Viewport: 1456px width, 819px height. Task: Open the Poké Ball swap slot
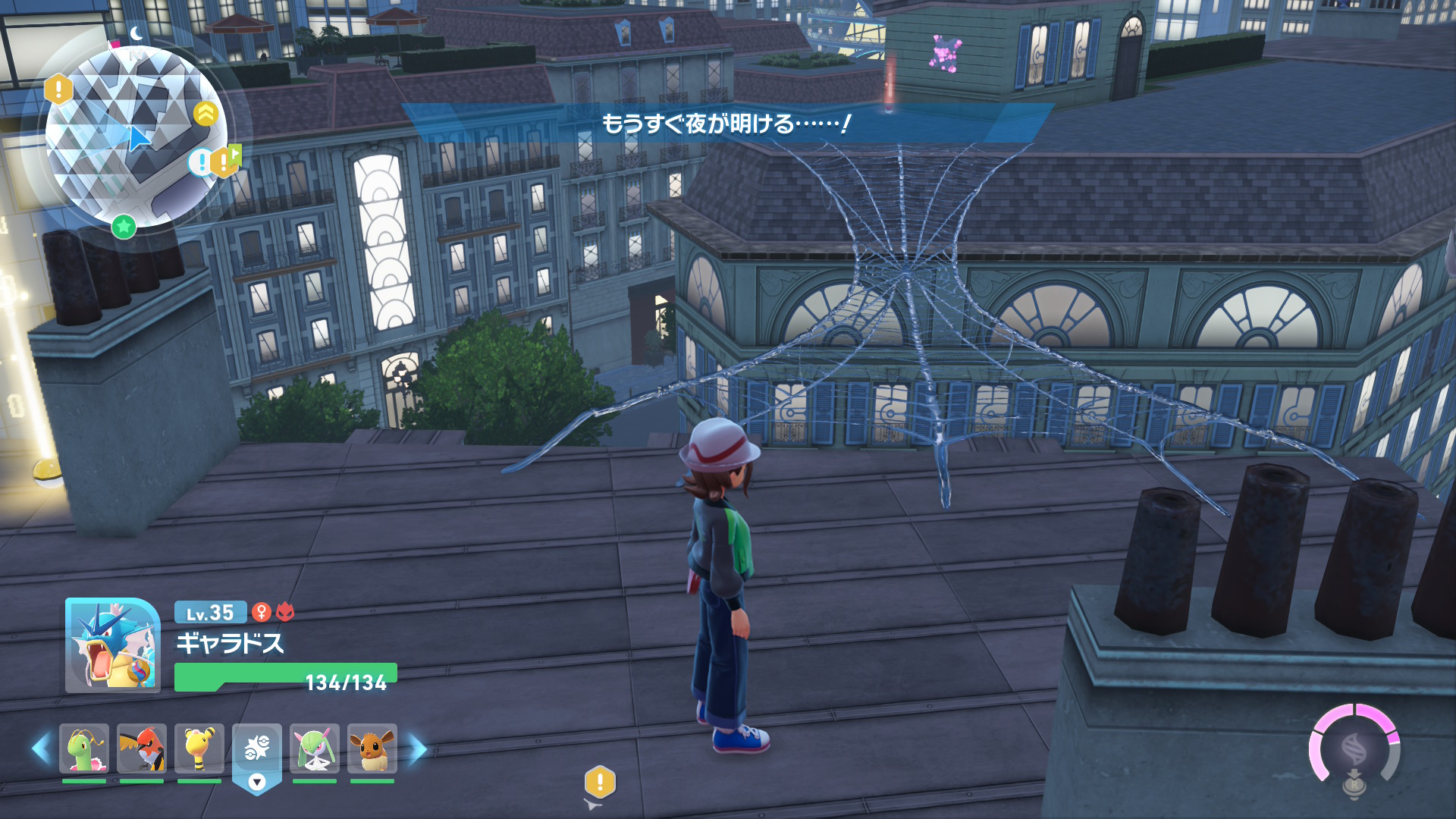point(257,755)
